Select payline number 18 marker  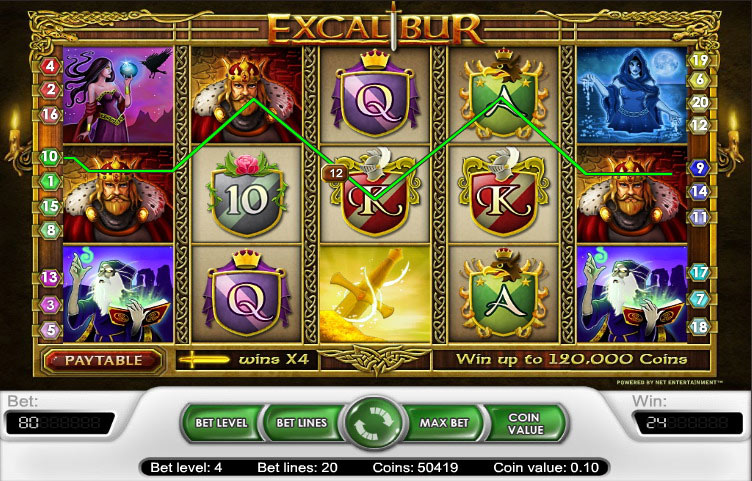pos(700,327)
